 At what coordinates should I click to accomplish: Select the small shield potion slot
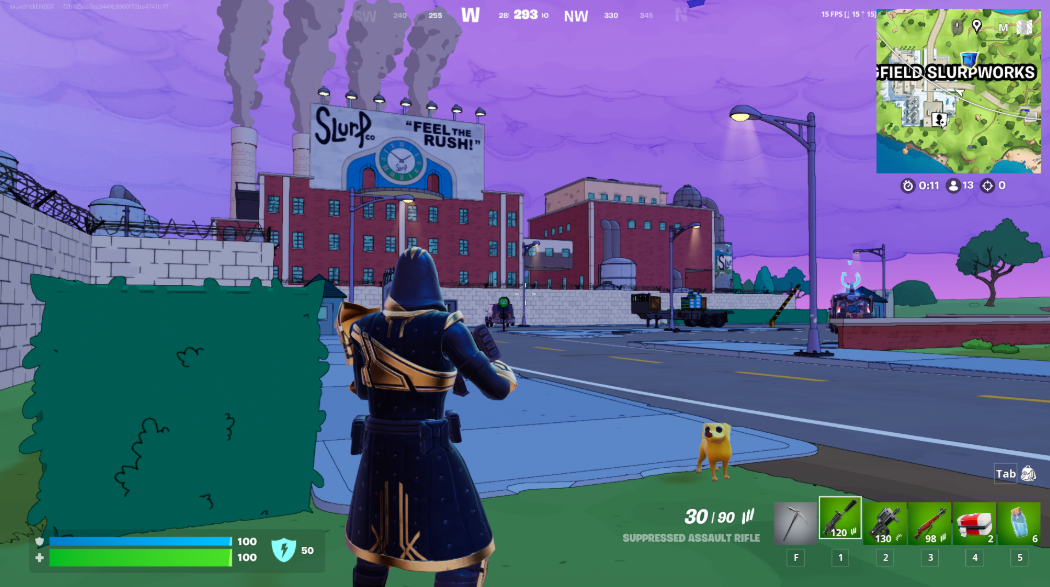(1018, 522)
